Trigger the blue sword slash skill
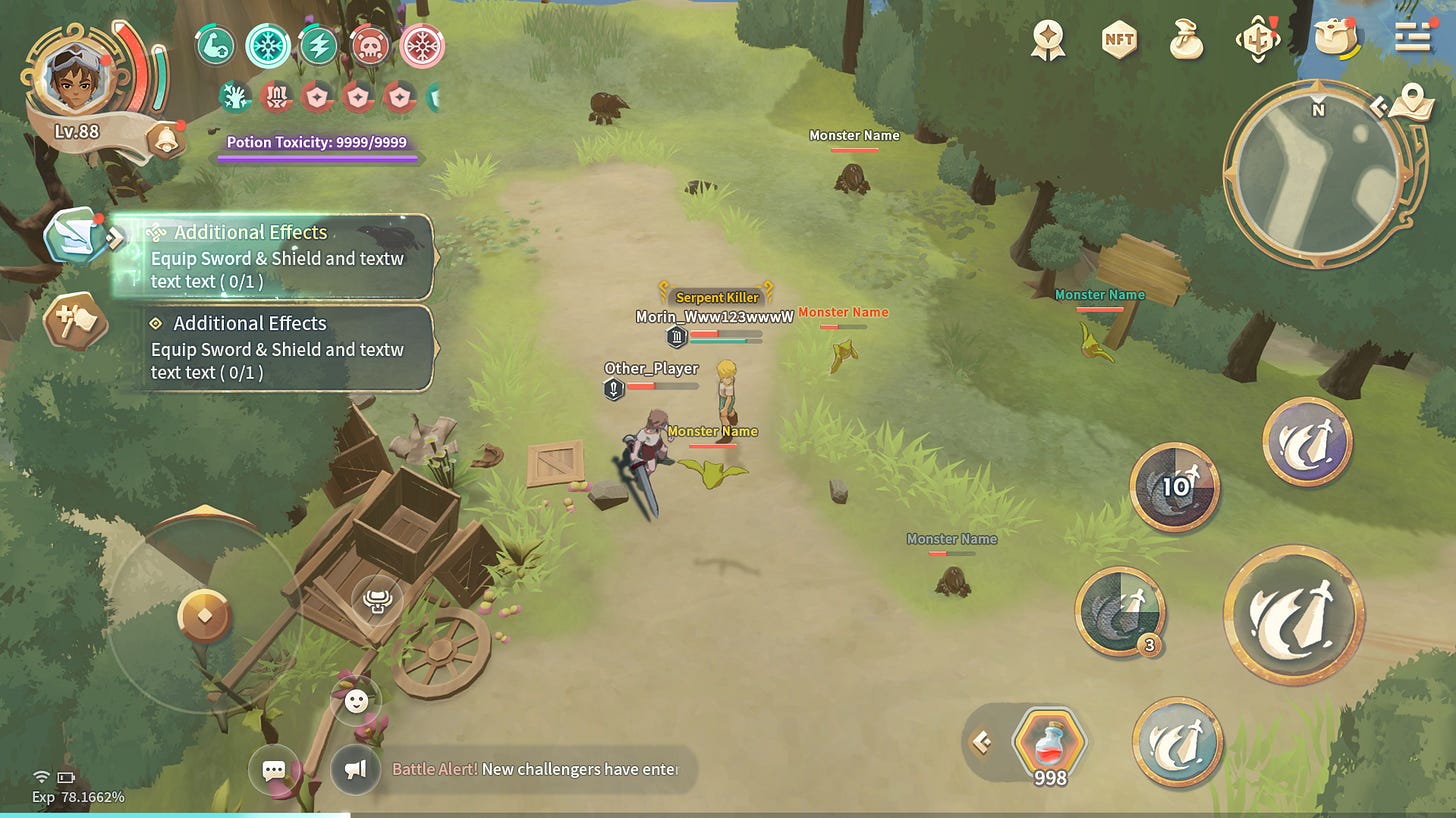Screen dimensions: 1456x818 pos(1178,742)
